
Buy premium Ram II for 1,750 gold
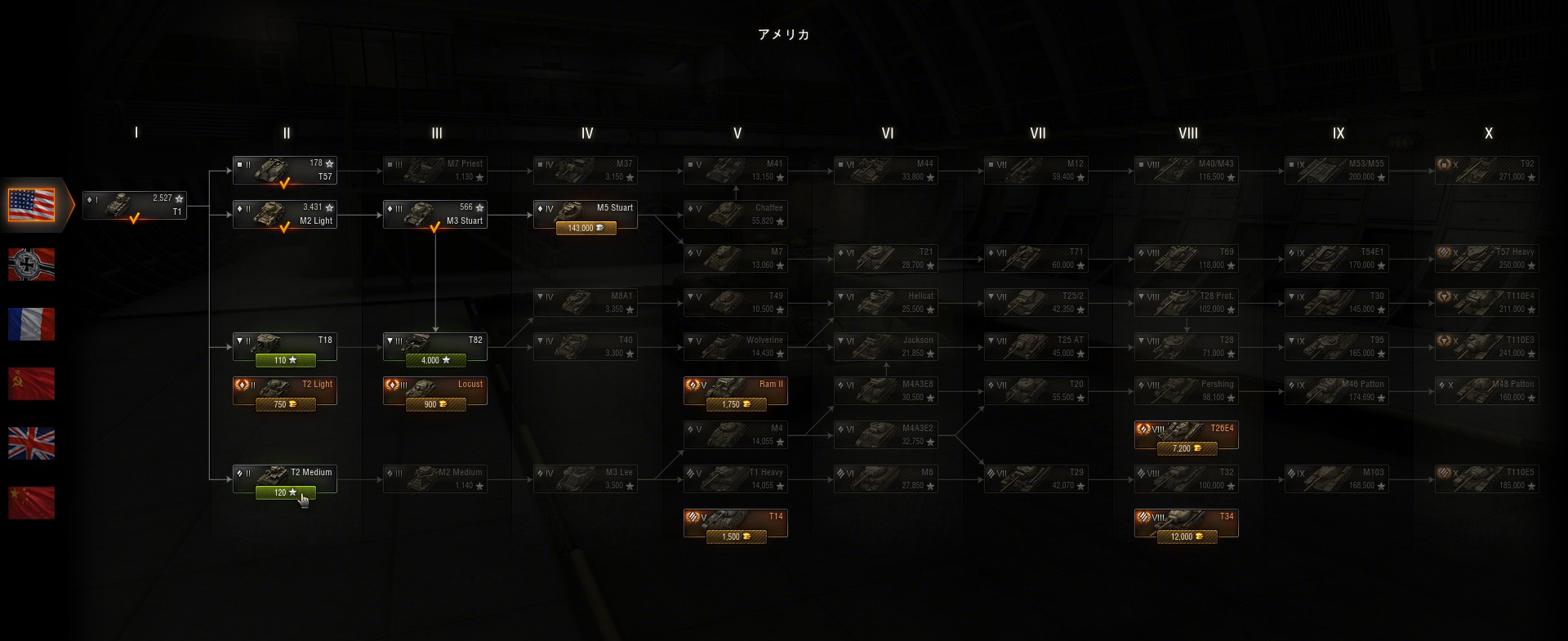pyautogui.click(x=736, y=404)
